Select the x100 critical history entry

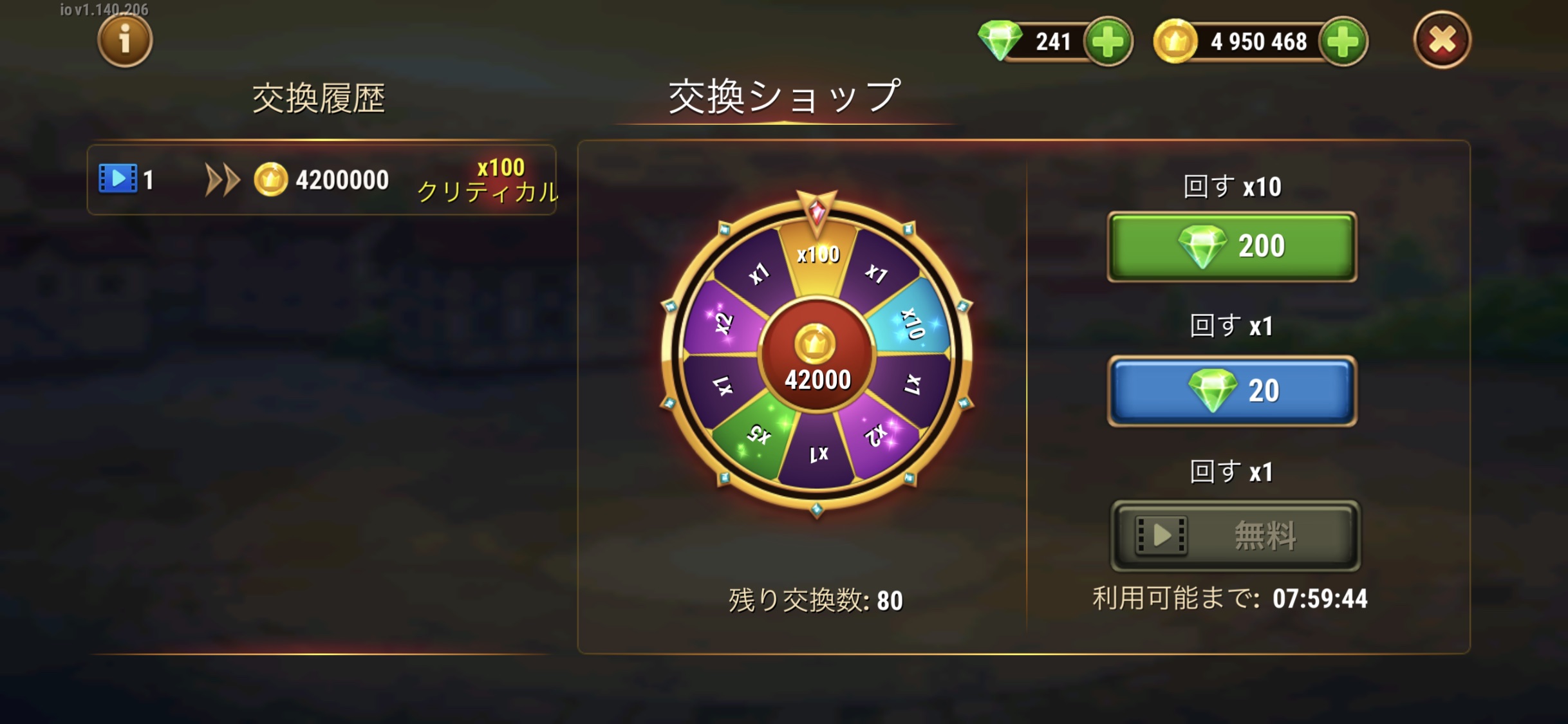322,180
